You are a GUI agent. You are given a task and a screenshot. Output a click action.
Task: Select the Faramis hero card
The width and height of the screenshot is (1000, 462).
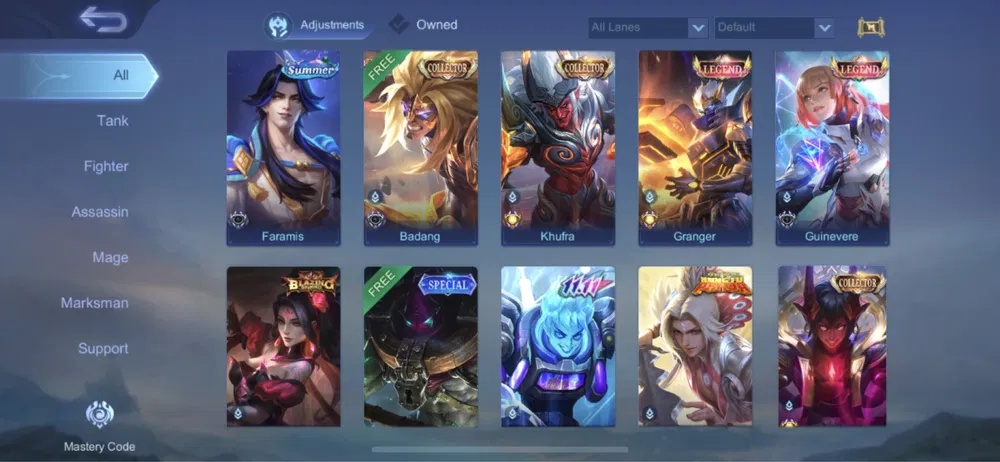tap(283, 148)
